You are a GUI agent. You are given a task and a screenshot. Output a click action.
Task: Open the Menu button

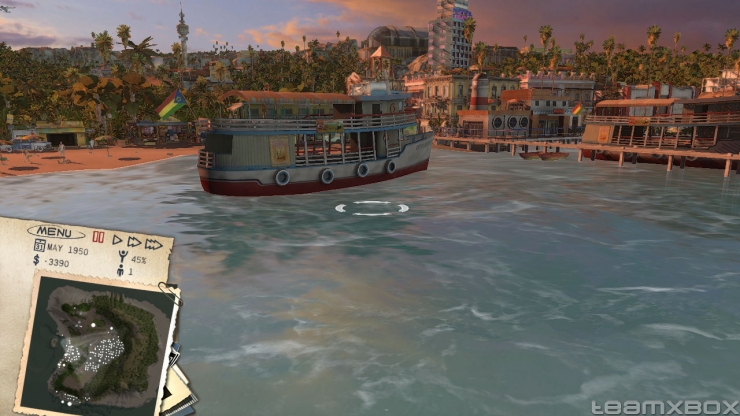(55, 233)
